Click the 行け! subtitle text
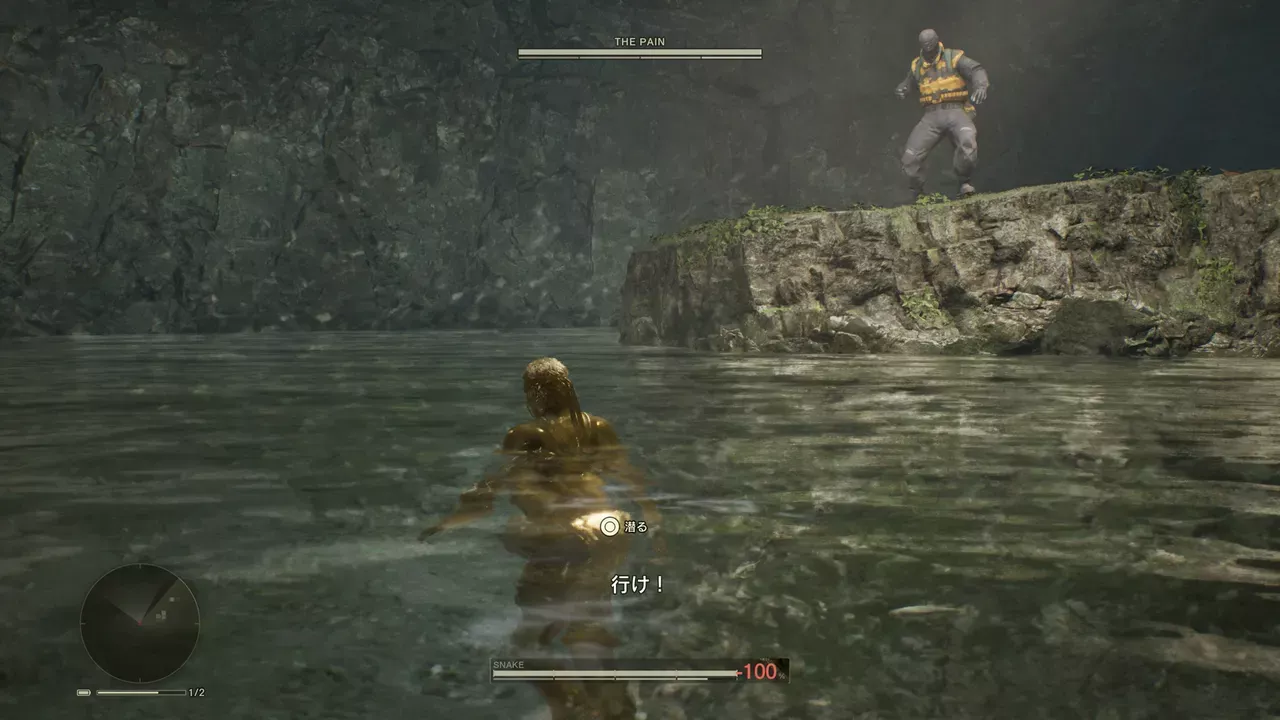 [637, 583]
